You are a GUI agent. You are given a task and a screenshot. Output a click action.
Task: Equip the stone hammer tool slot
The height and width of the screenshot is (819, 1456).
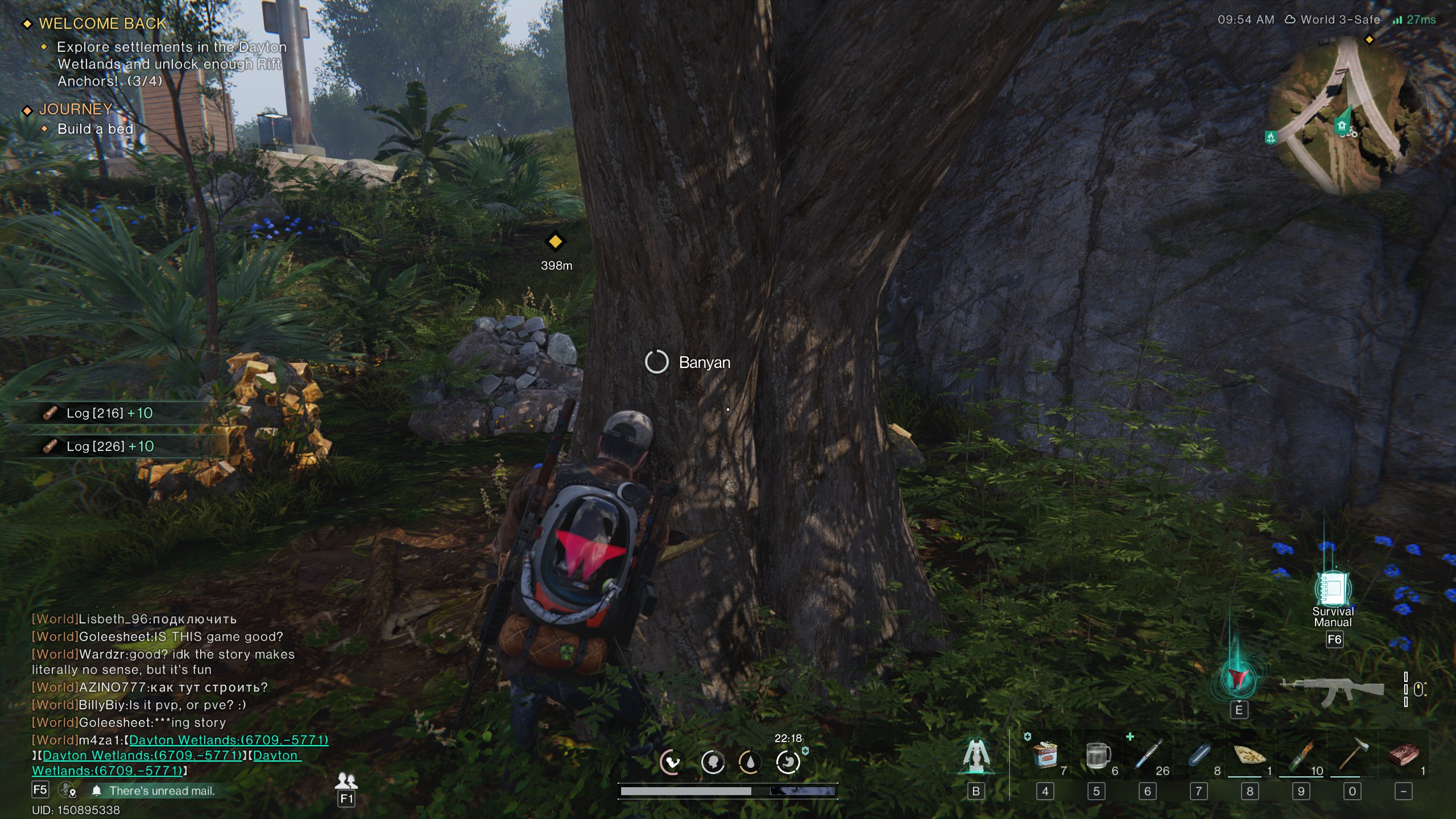coord(1352,755)
